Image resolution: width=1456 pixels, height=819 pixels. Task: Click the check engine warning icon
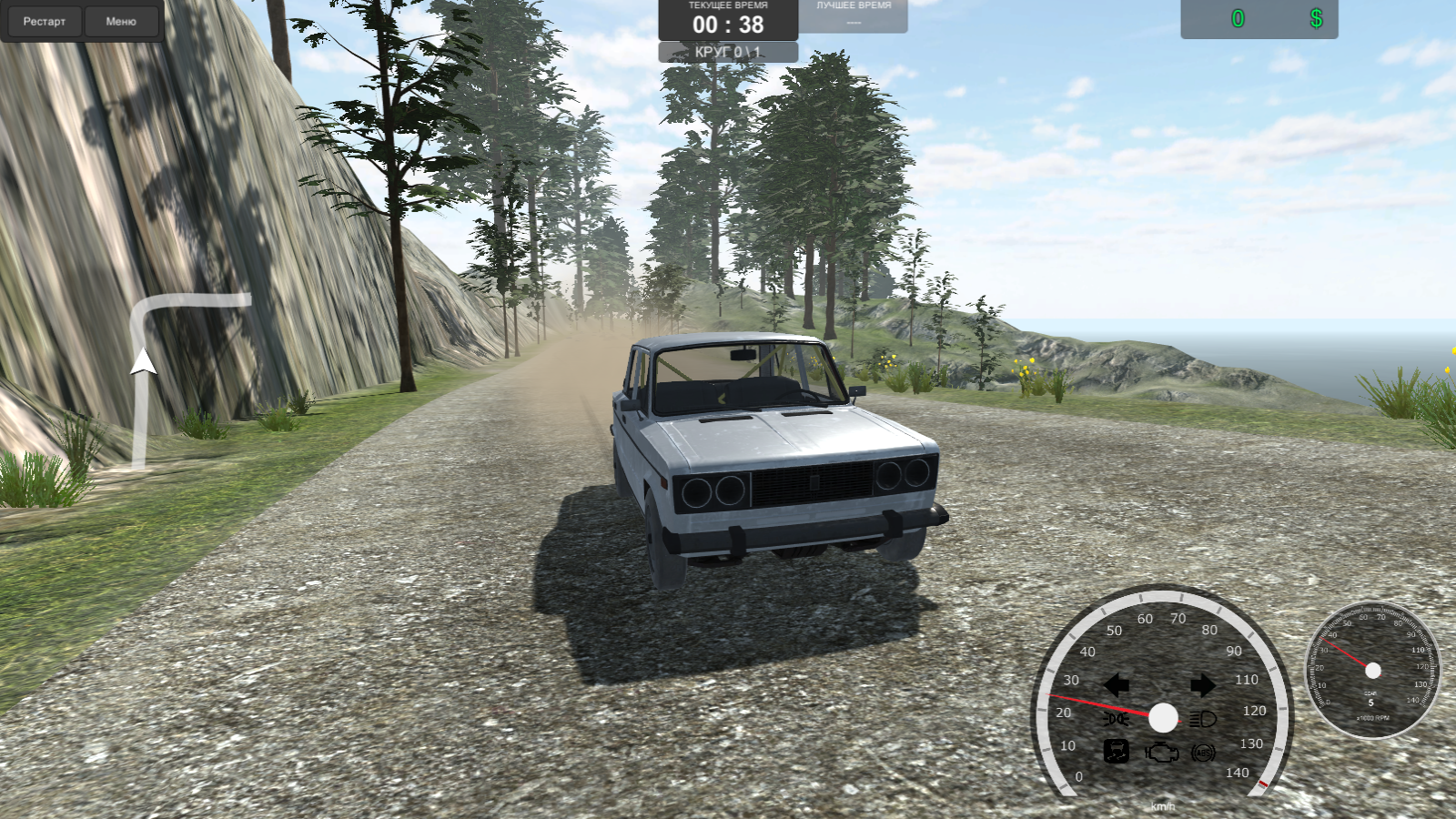click(1161, 753)
